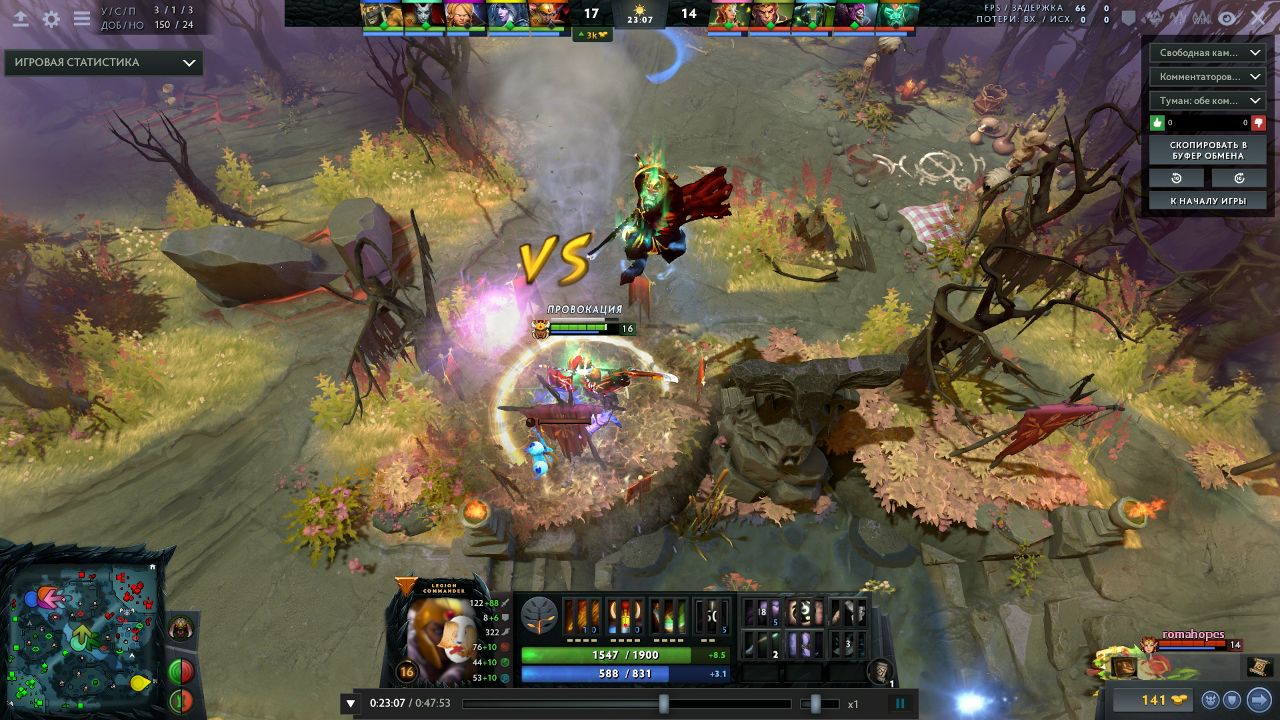Close the replay with the X icon
This screenshot has height=720, width=1280.
coord(1260,18)
